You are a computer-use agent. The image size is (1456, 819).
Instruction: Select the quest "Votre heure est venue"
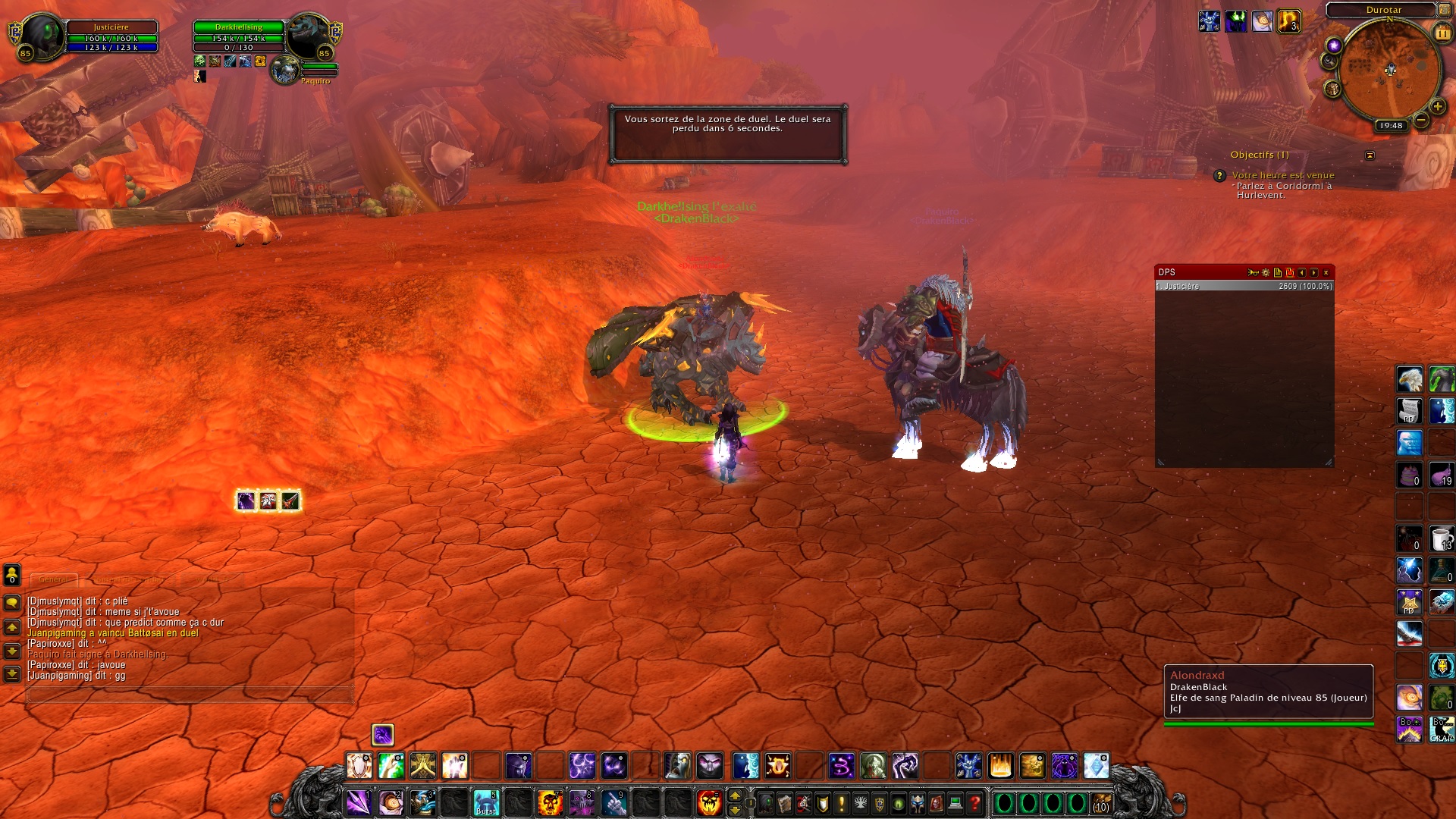point(1282,175)
